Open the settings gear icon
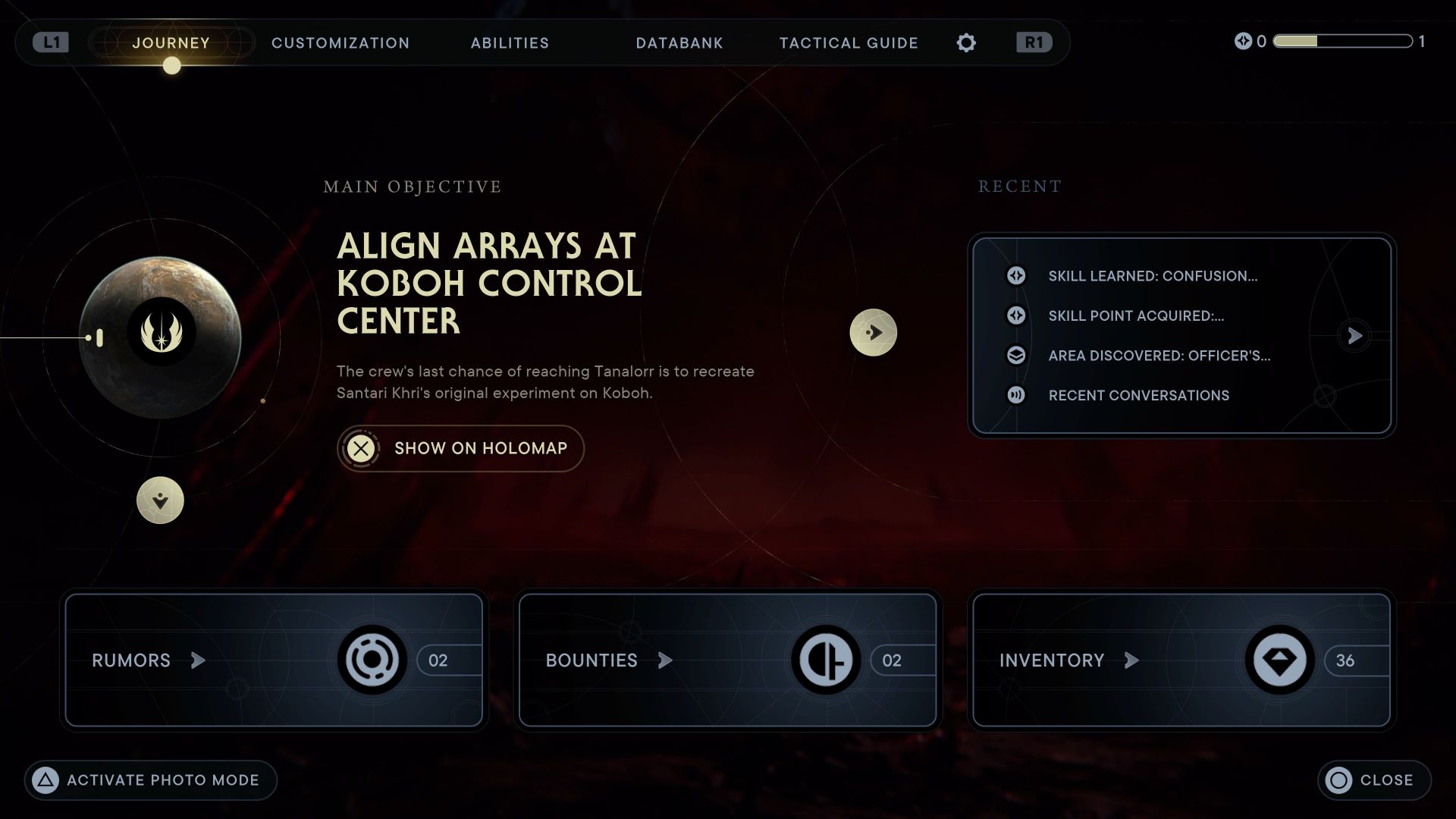This screenshot has width=1456, height=819. [966, 42]
